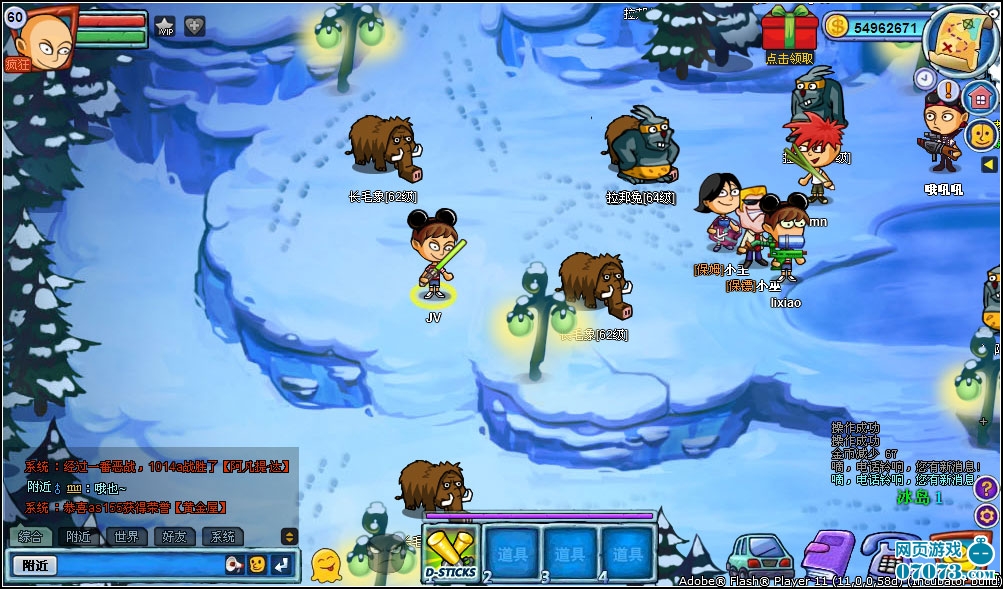Select the 系统 chat tab
Viewport: 1003px width, 589px height.
click(223, 537)
